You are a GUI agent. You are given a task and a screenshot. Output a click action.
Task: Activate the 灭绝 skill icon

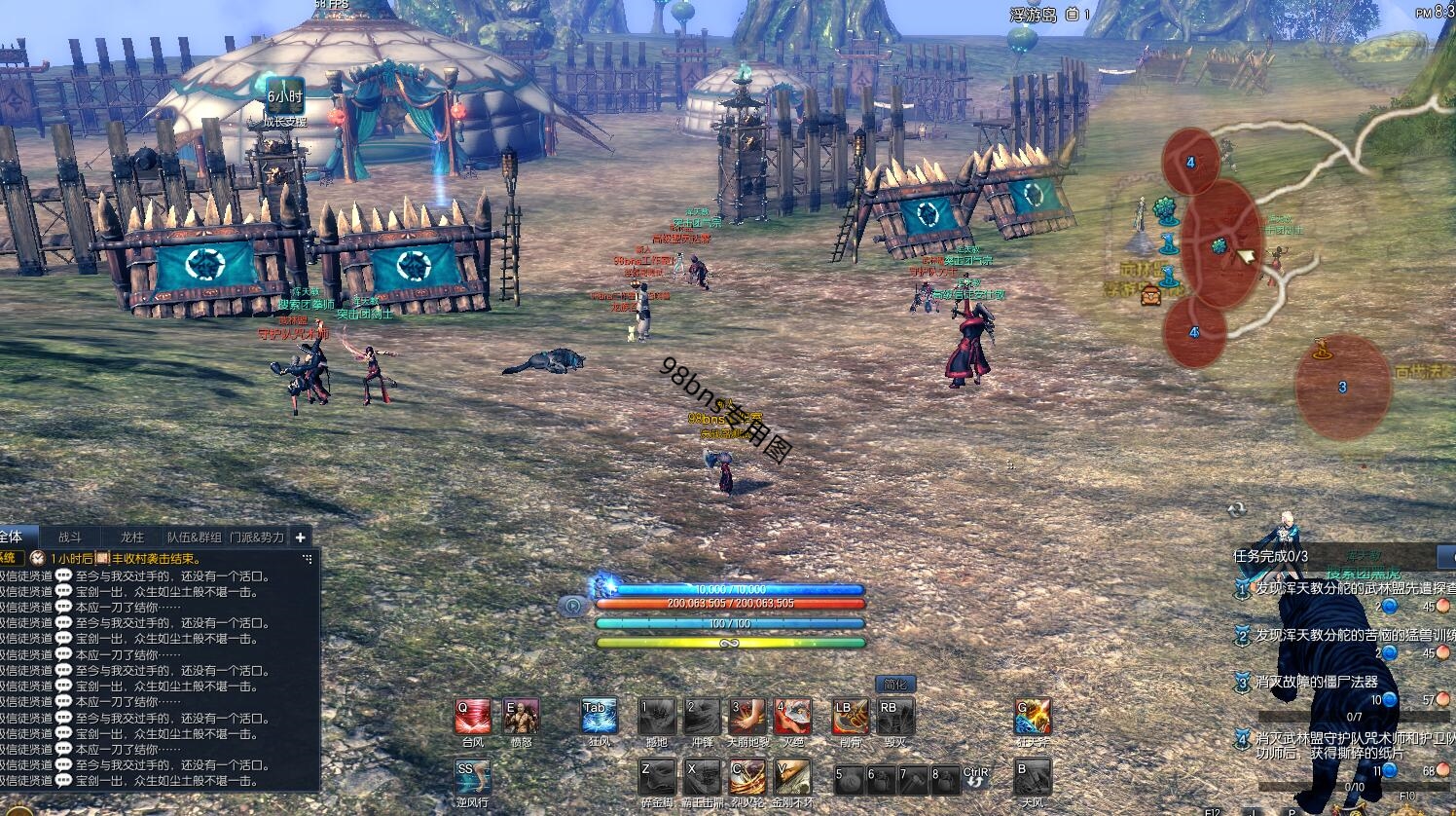[793, 717]
